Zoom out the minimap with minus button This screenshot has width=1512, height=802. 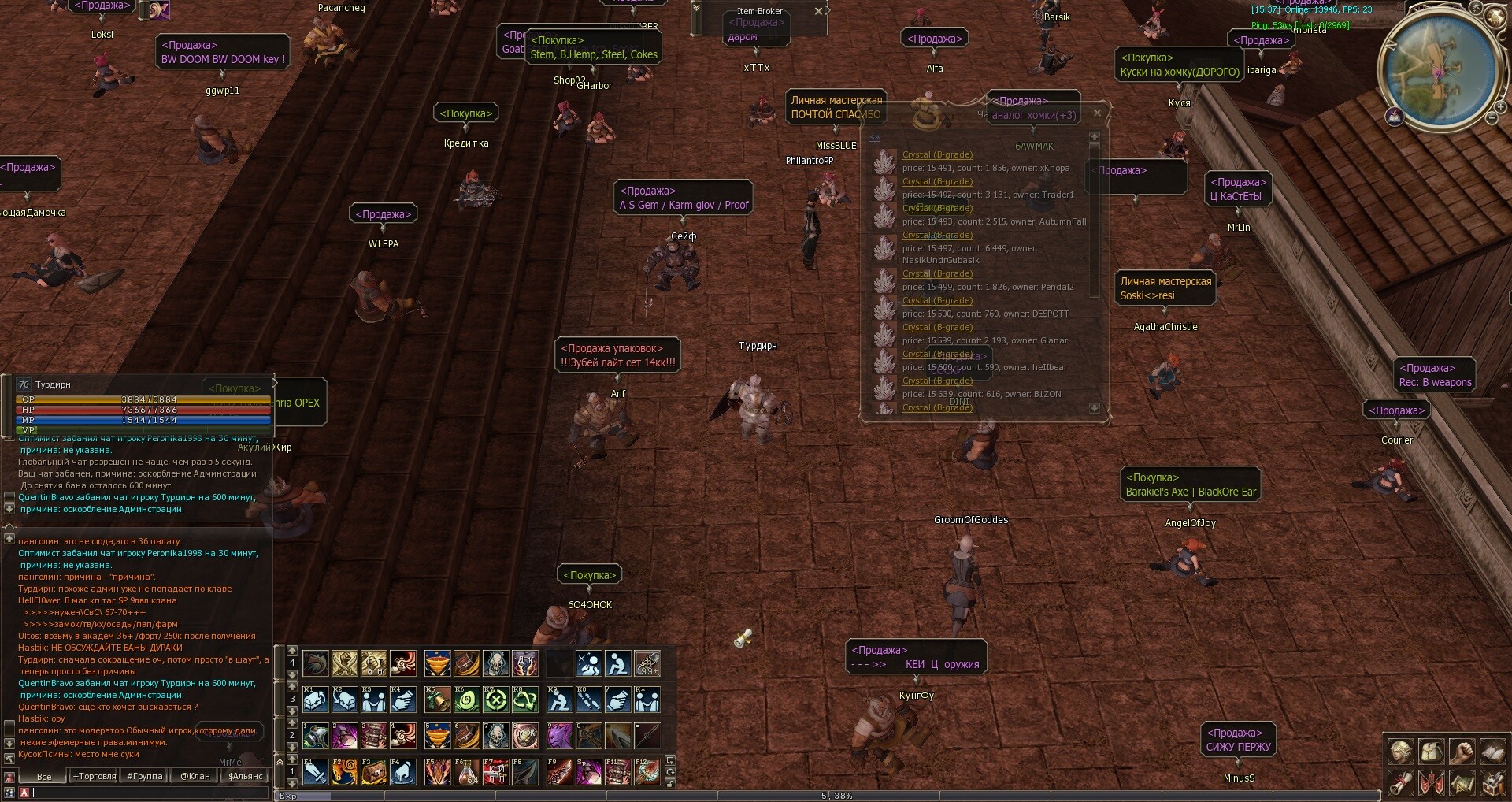tap(1492, 118)
